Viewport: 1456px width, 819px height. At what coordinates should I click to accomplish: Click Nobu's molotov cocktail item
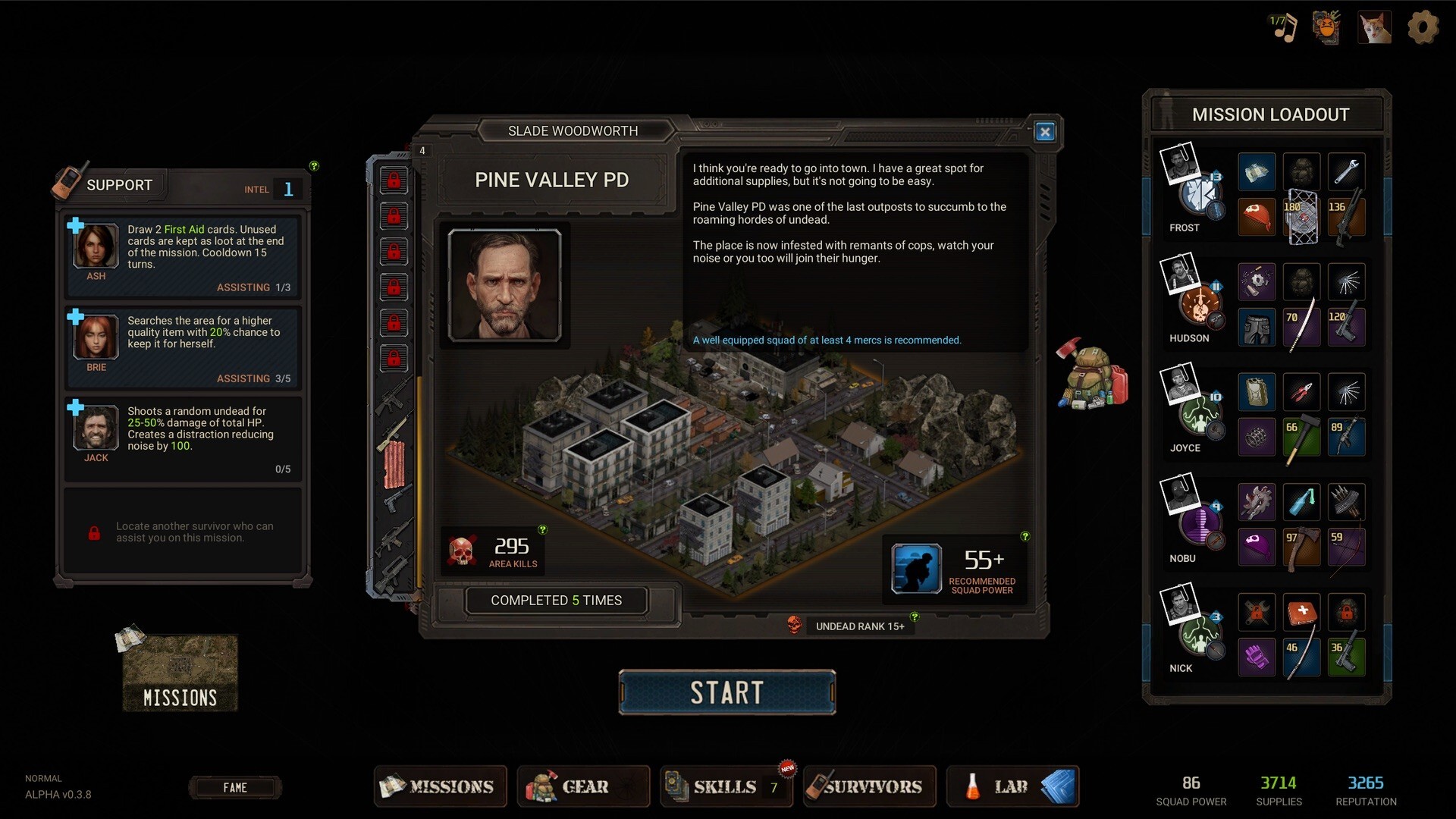(1302, 501)
